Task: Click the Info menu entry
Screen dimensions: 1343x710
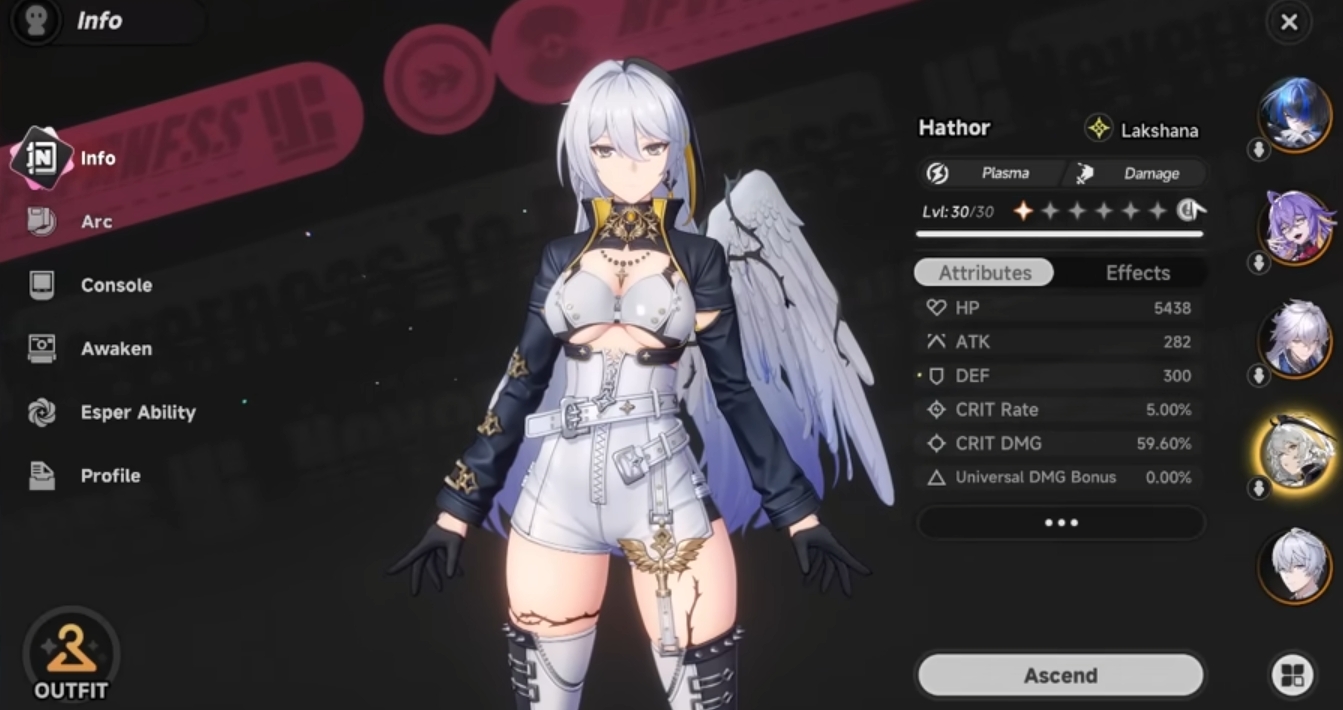Action: pos(97,158)
